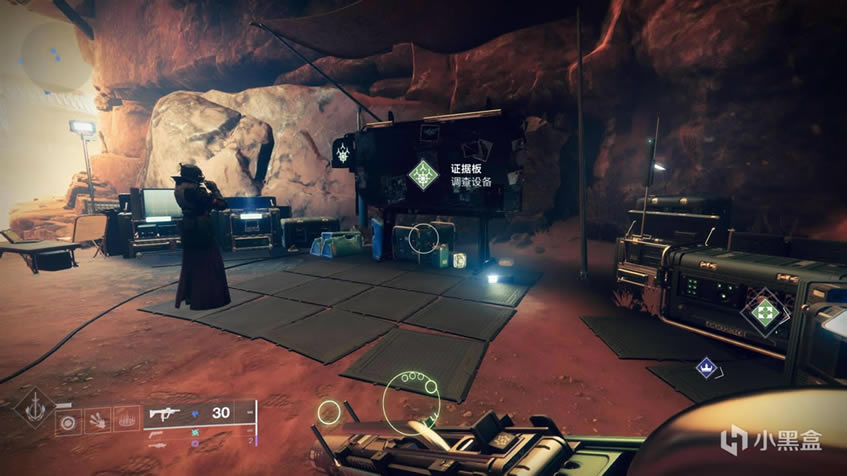Select the blue crown quest marker

[x=705, y=368]
